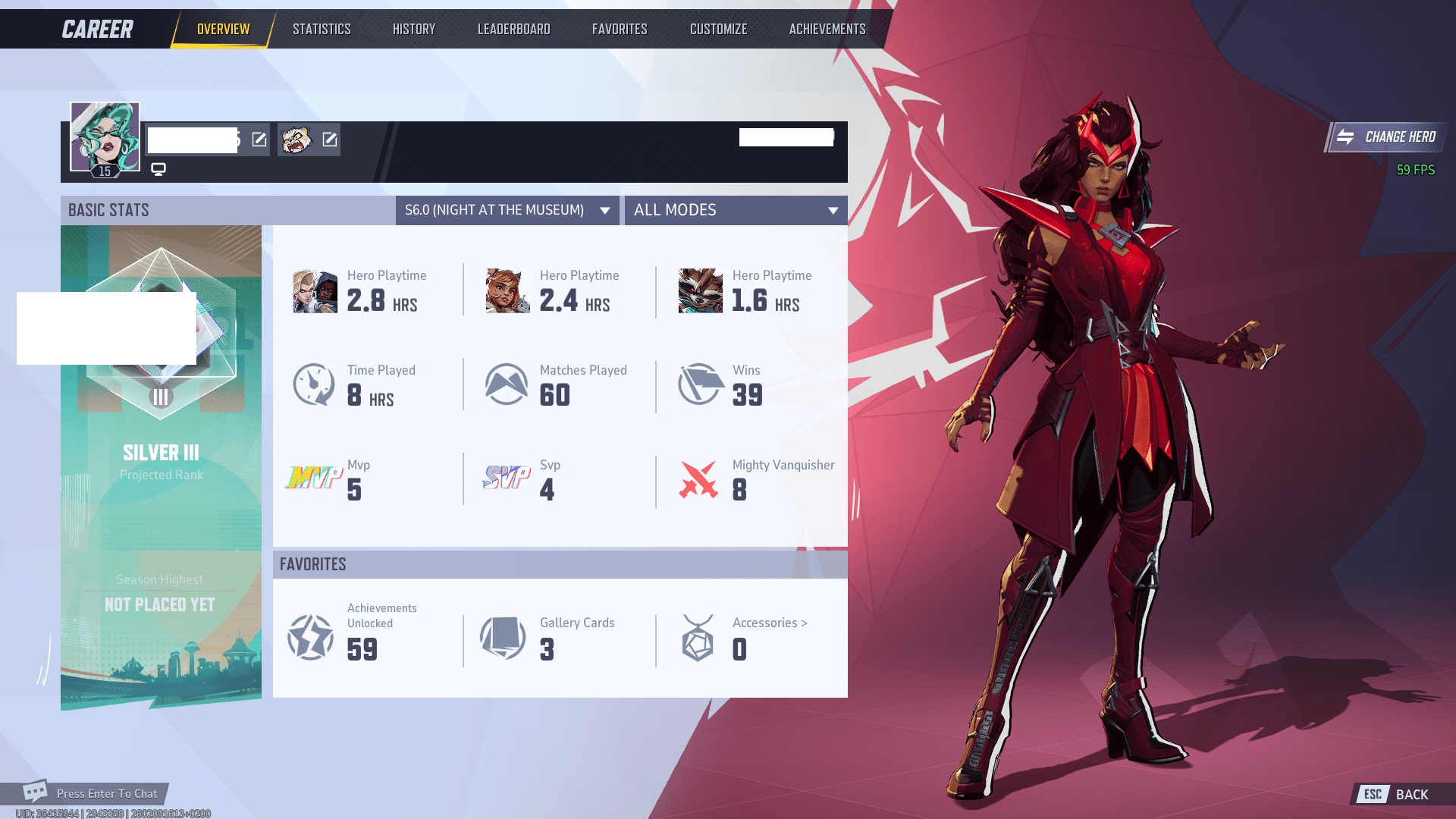Screen dimensions: 1456x819
Task: Click the pencil icon to edit username
Action: [x=259, y=140]
